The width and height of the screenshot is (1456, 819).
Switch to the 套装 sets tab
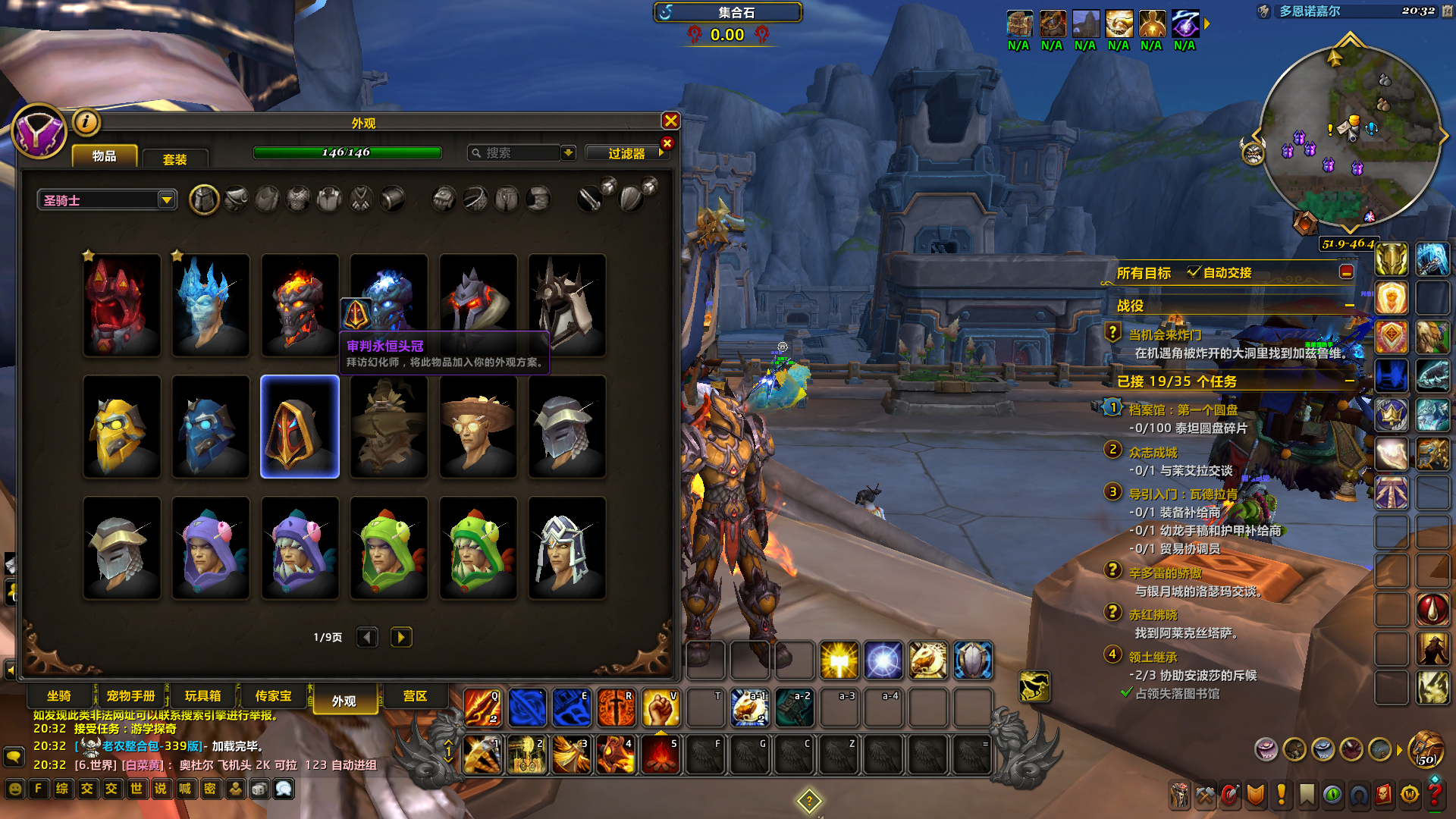point(174,158)
